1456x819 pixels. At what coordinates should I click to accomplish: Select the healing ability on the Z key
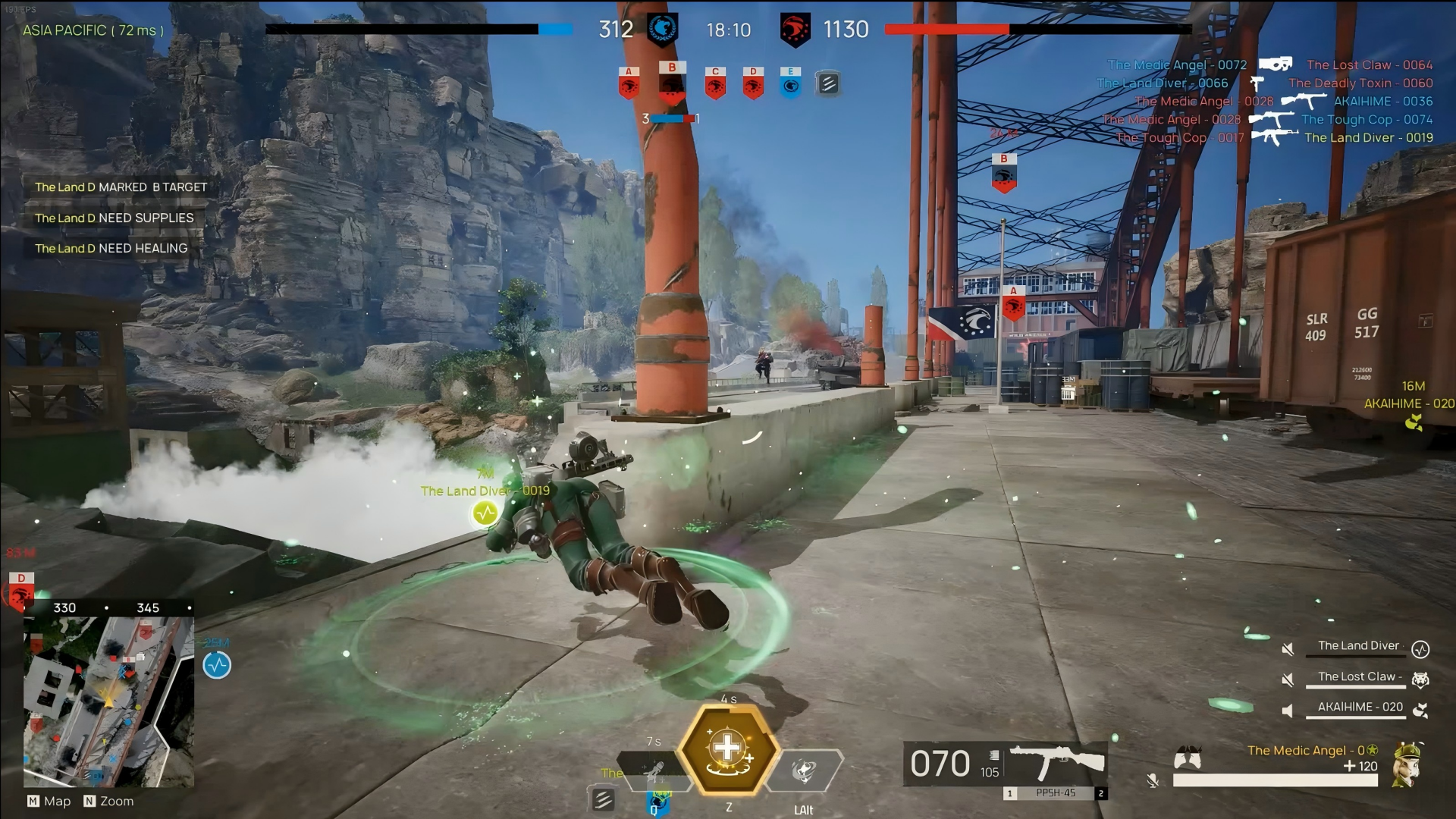pyautogui.click(x=728, y=751)
